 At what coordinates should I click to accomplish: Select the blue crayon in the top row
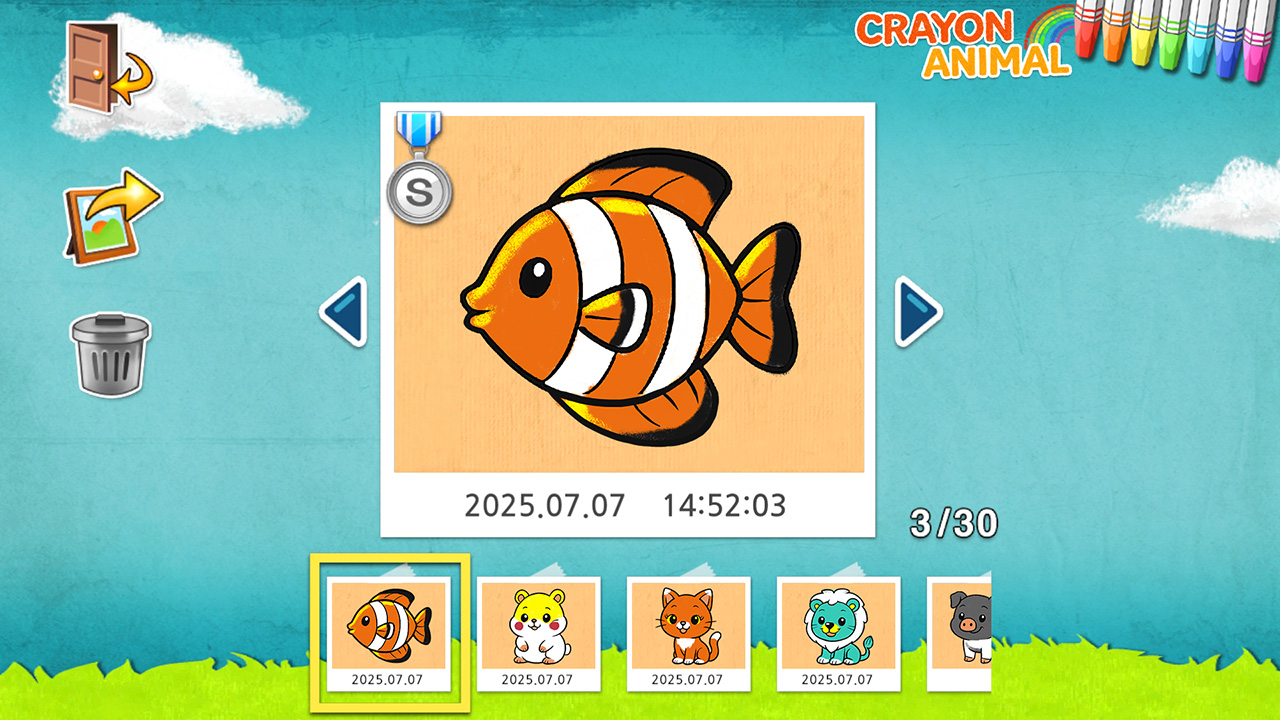point(1228,55)
